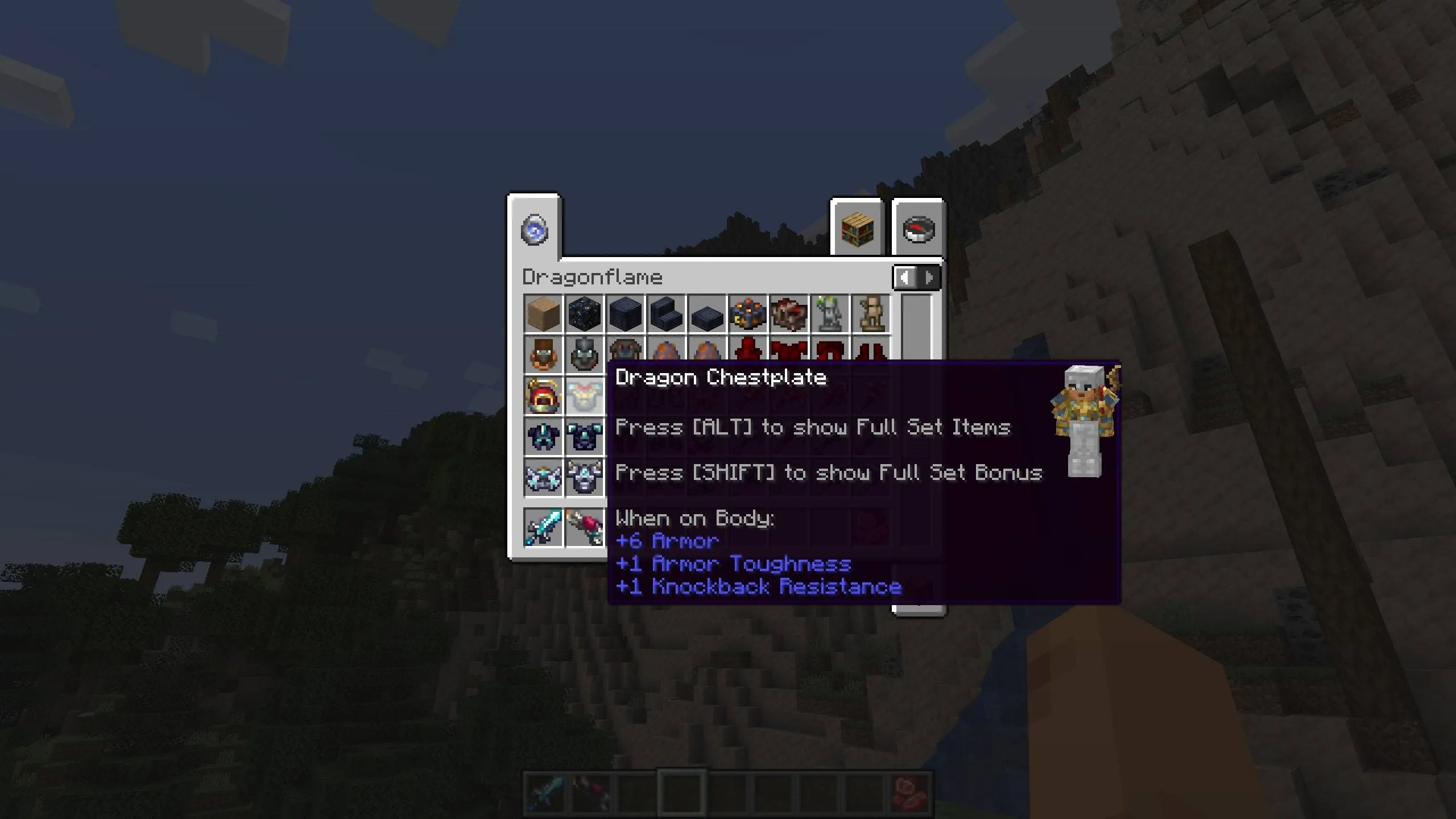Open the compass search tab
This screenshot has height=819, width=1456.
920,229
